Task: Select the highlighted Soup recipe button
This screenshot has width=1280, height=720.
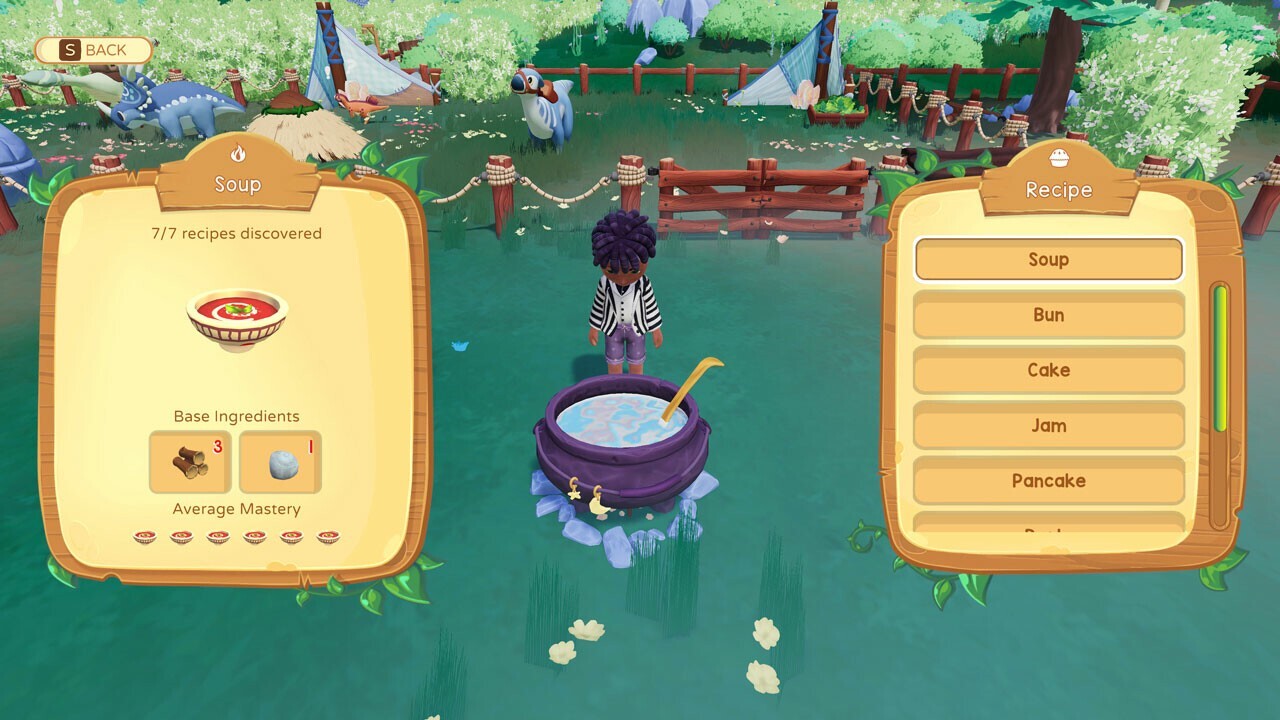Action: coord(1048,259)
